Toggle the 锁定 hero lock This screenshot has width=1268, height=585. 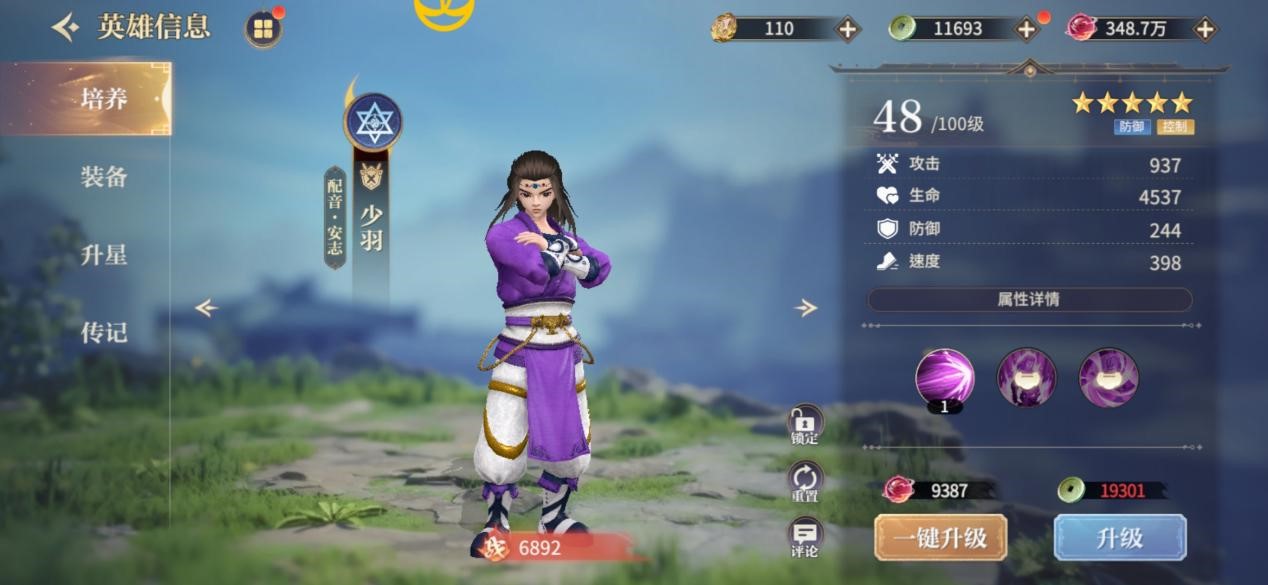[x=805, y=425]
